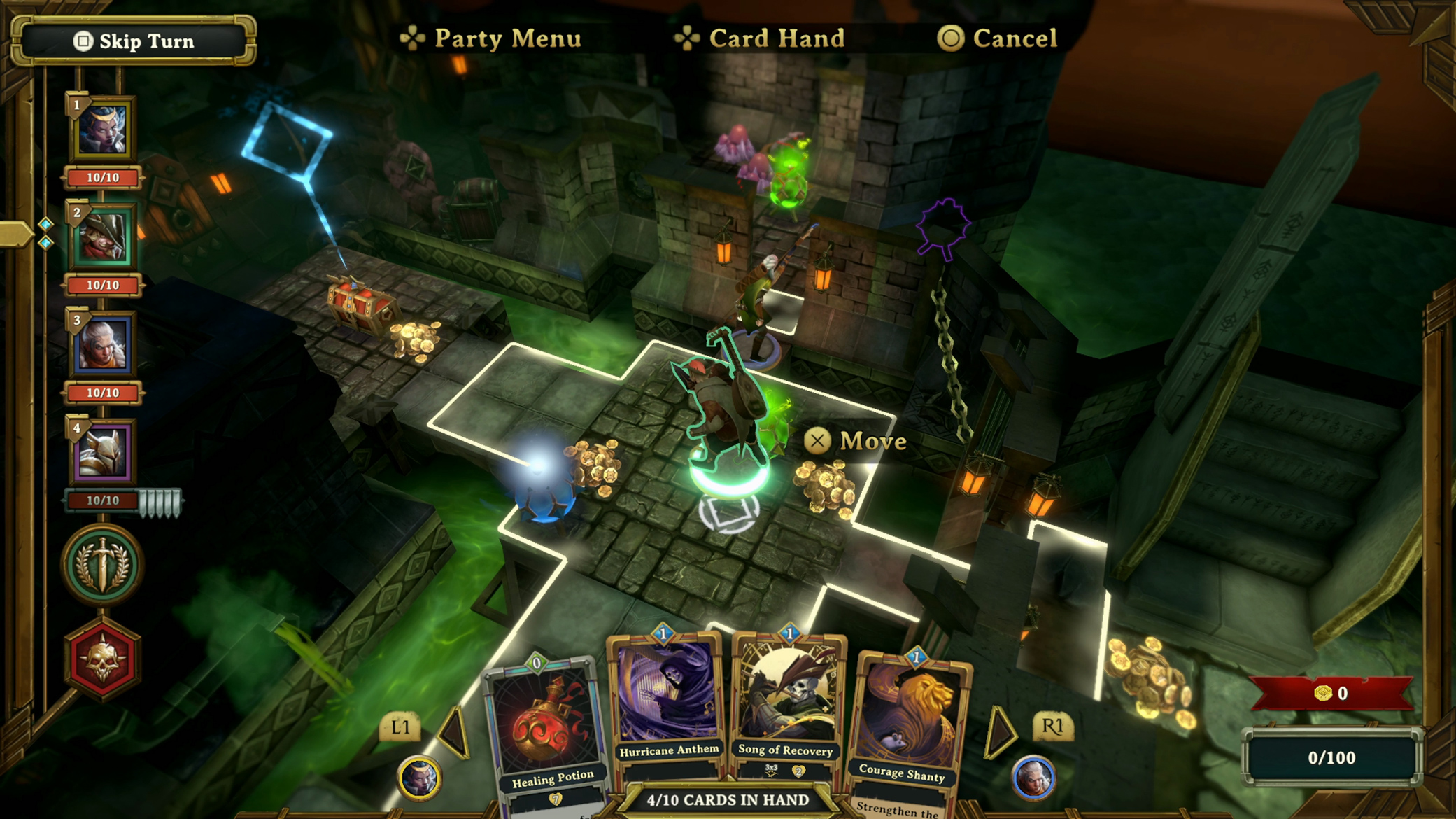The image size is (1456, 819).
Task: Select the character 4 paladin portrait
Action: 102,454
